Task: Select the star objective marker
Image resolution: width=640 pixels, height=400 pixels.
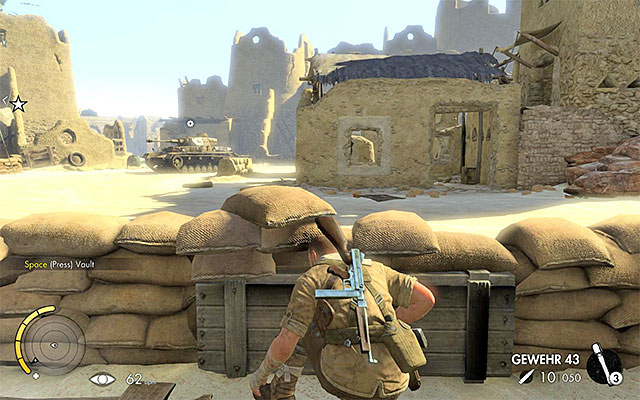Action: 18,102
